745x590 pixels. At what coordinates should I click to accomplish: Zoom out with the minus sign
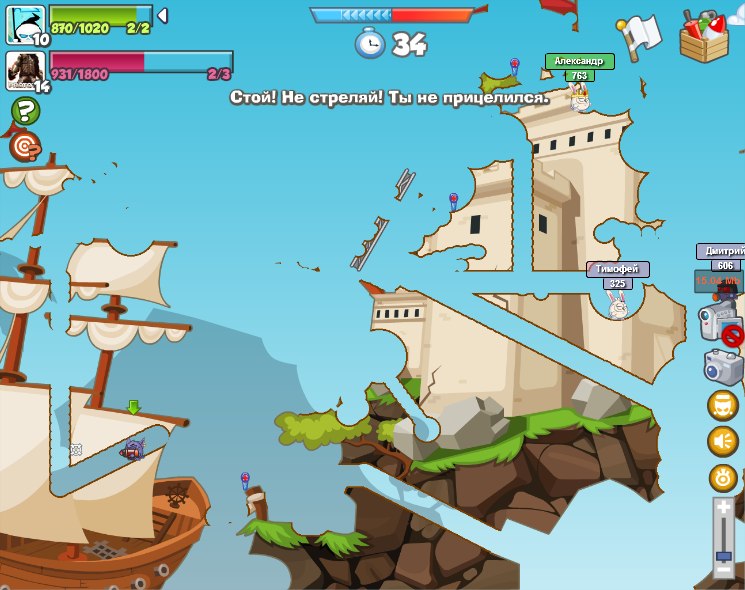723,571
